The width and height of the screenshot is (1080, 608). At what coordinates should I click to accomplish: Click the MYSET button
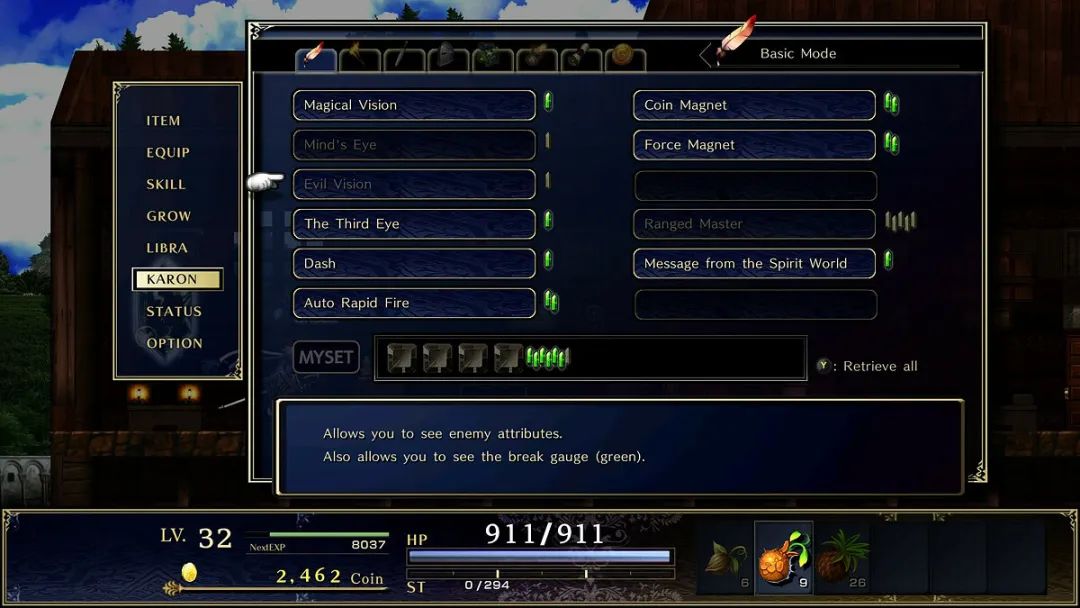[326, 357]
